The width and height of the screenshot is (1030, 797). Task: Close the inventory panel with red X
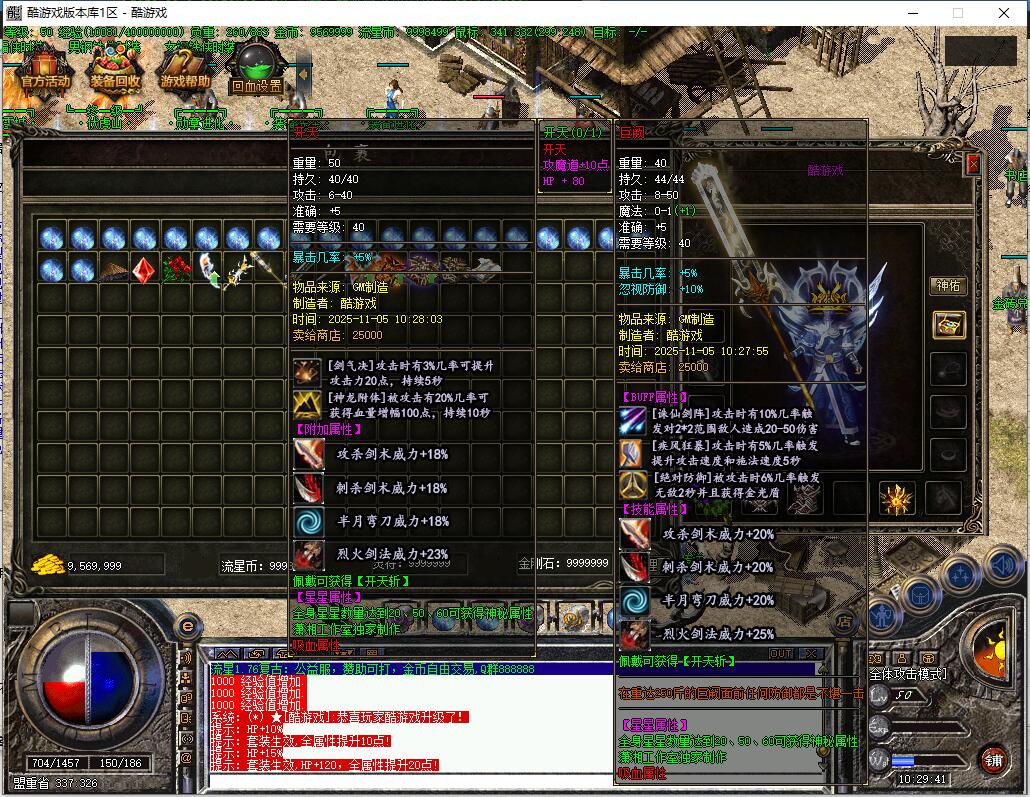tap(973, 163)
